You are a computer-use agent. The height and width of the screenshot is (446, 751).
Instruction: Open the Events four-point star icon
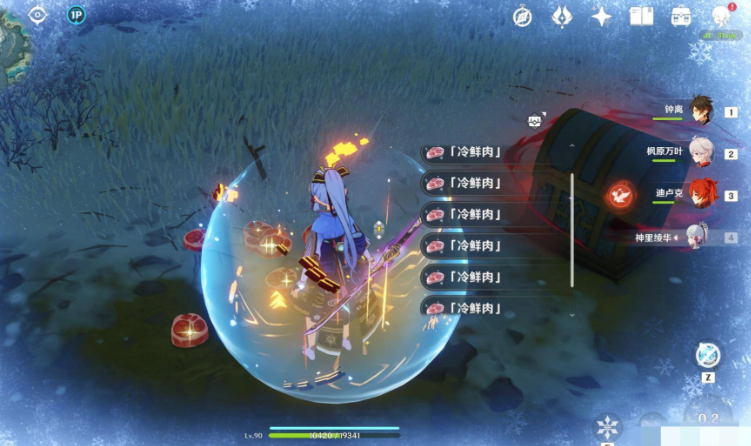[601, 16]
